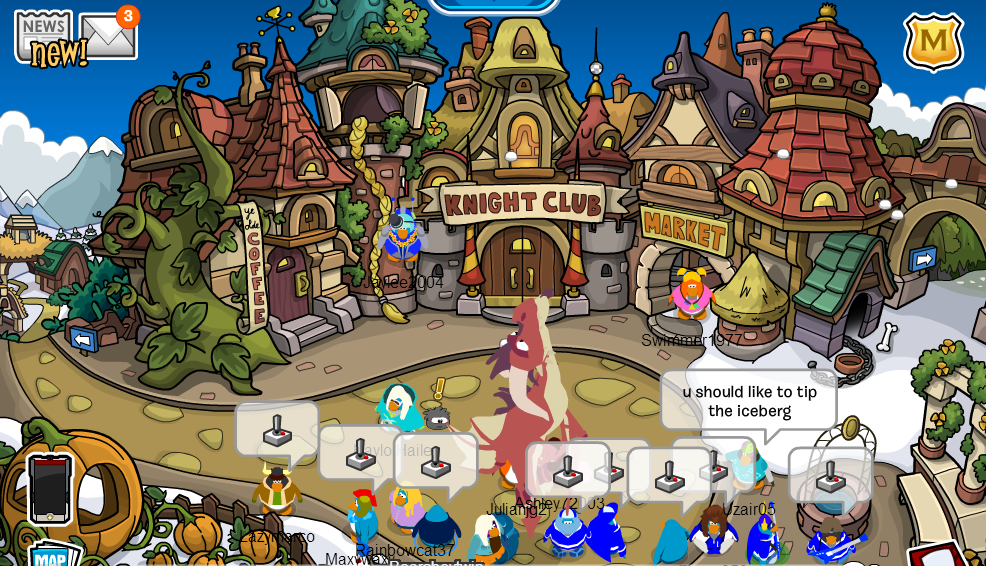
Task: Check the mail envelope showing 3 new messages
Action: 107,36
